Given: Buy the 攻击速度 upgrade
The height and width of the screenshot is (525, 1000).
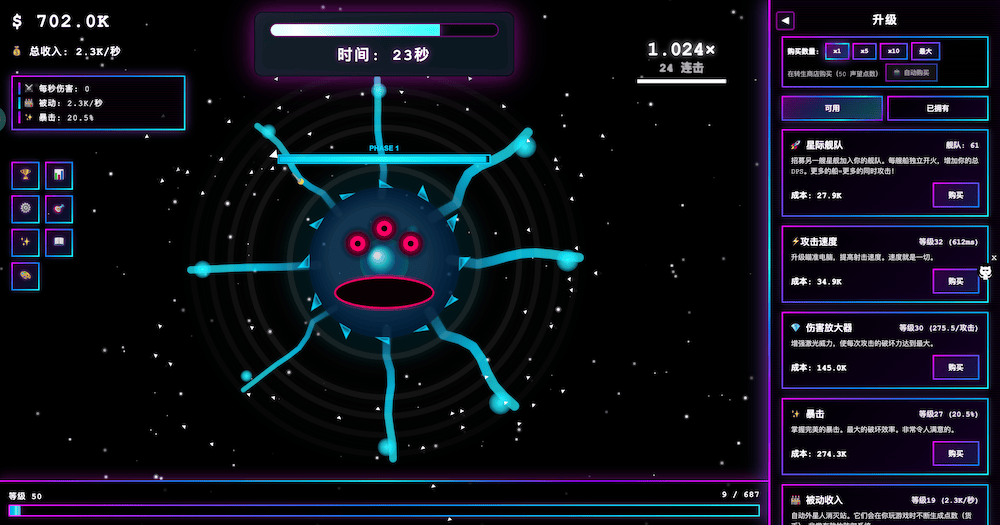Looking at the screenshot, I should (x=955, y=281).
